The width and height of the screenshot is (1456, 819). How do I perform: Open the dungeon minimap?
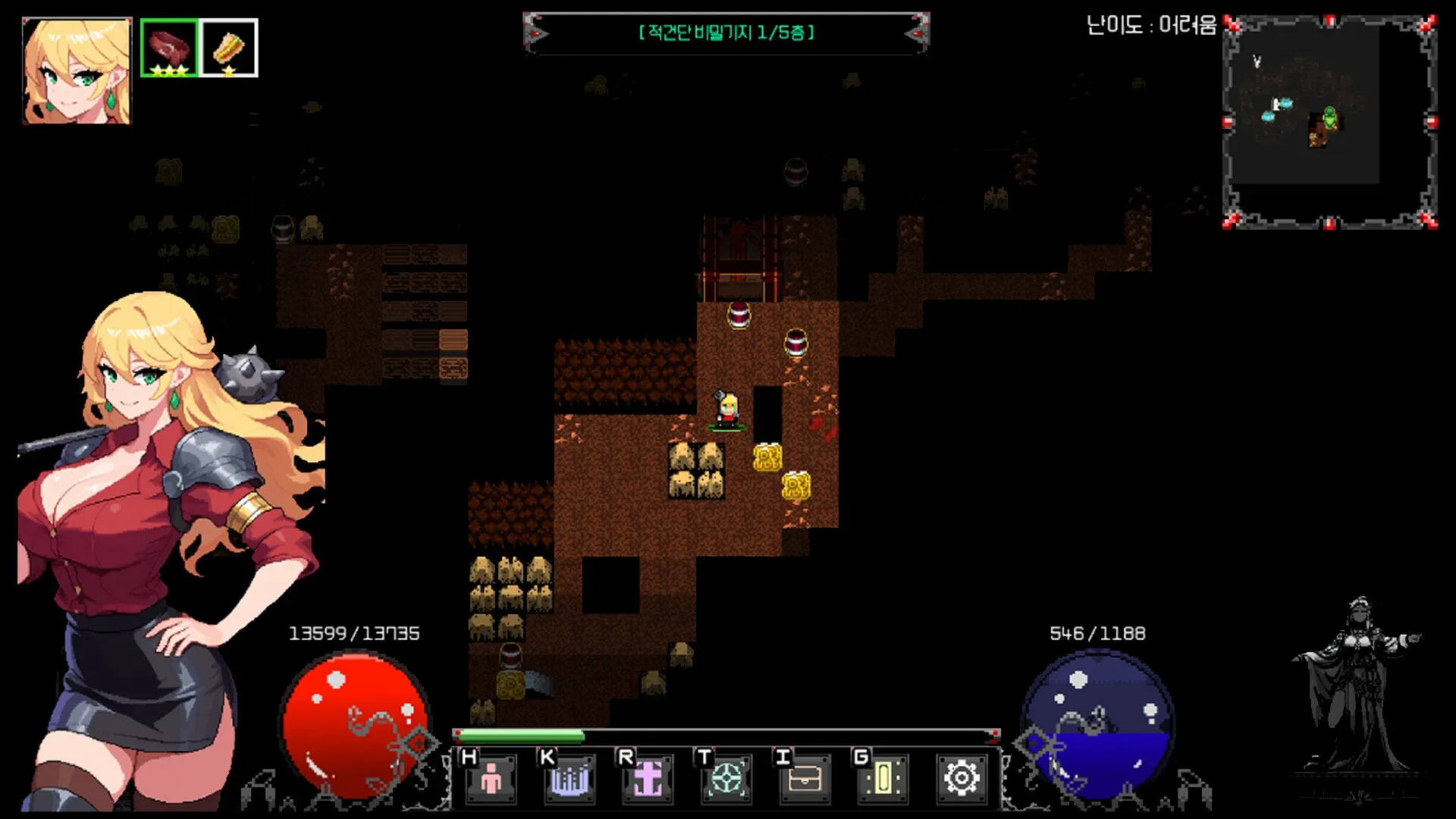(1329, 121)
